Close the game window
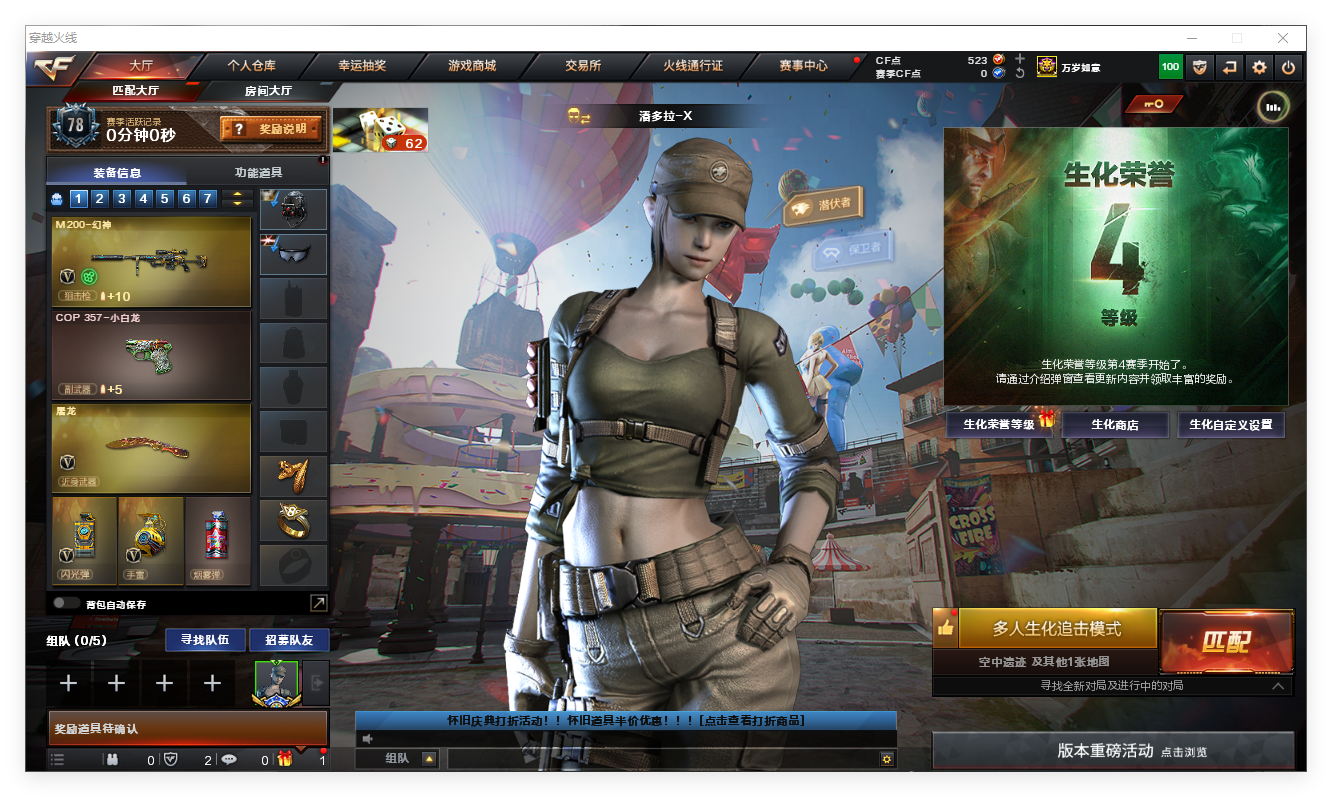Screen dimensions: 1332x797 click(1282, 38)
